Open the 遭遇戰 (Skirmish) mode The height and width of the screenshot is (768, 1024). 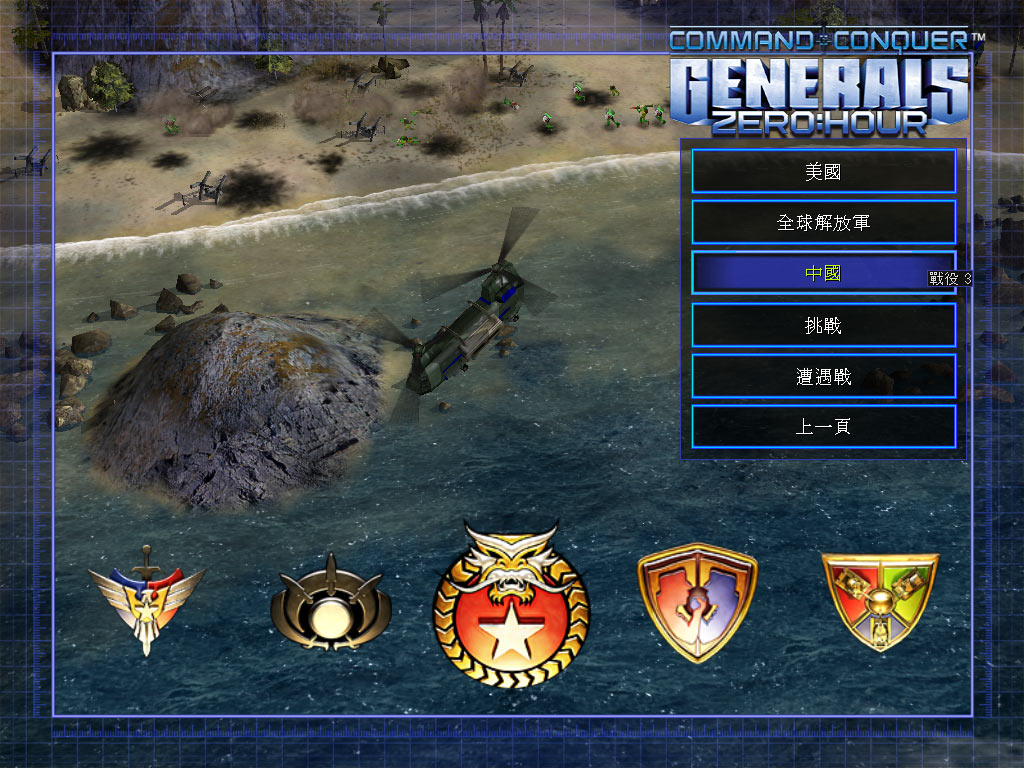pyautogui.click(x=823, y=376)
